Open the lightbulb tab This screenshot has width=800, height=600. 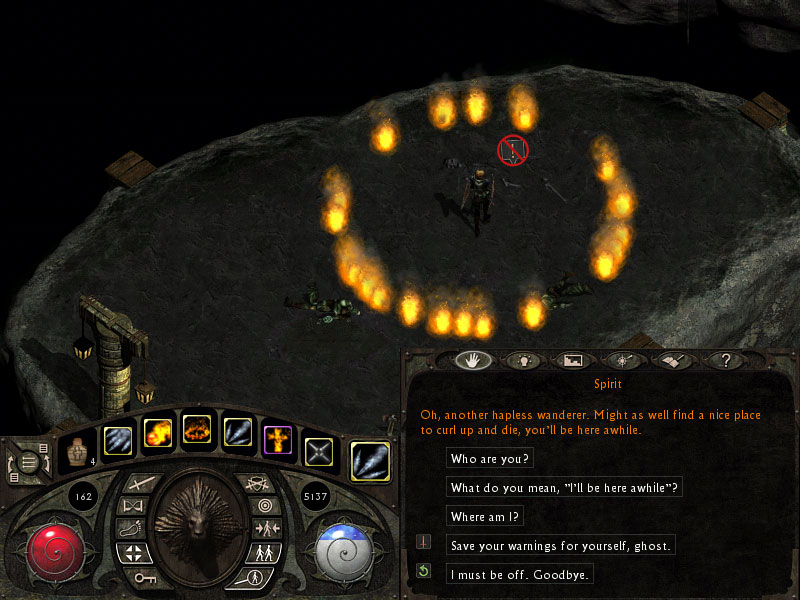(523, 360)
